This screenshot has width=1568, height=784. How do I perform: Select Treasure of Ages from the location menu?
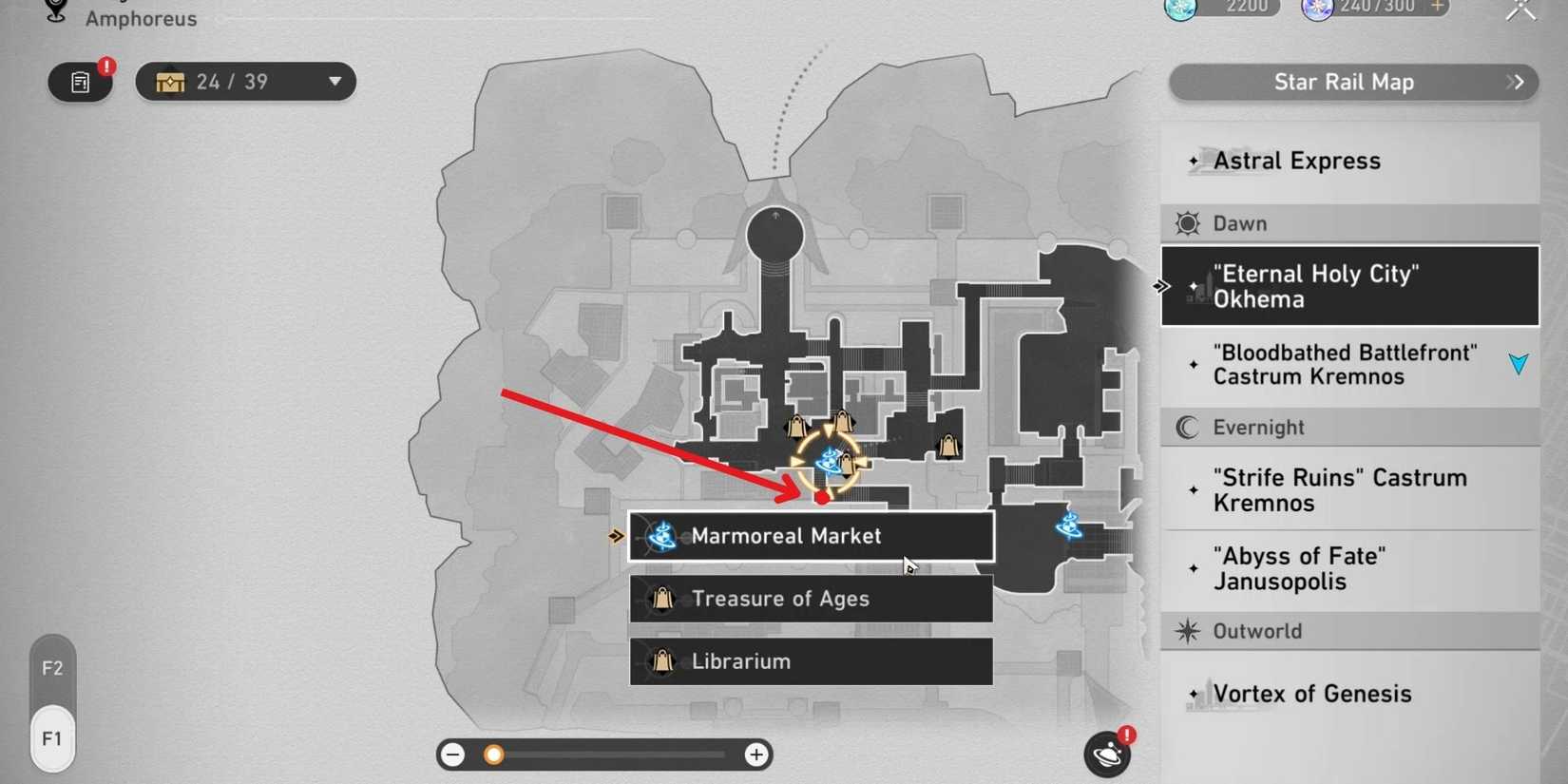click(809, 599)
